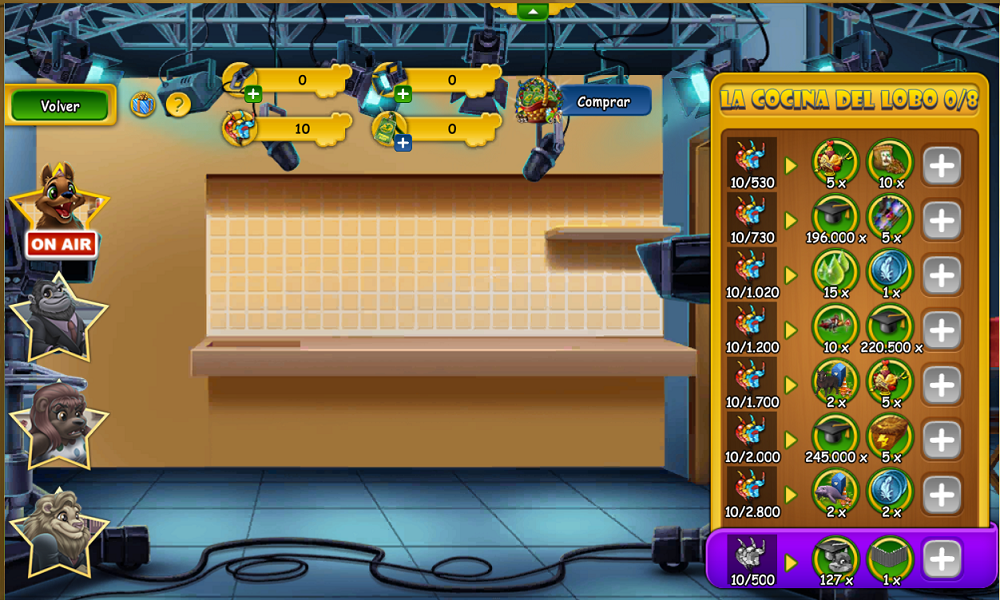
Task: Select the 15 x green droplets reward
Action: 834,271
